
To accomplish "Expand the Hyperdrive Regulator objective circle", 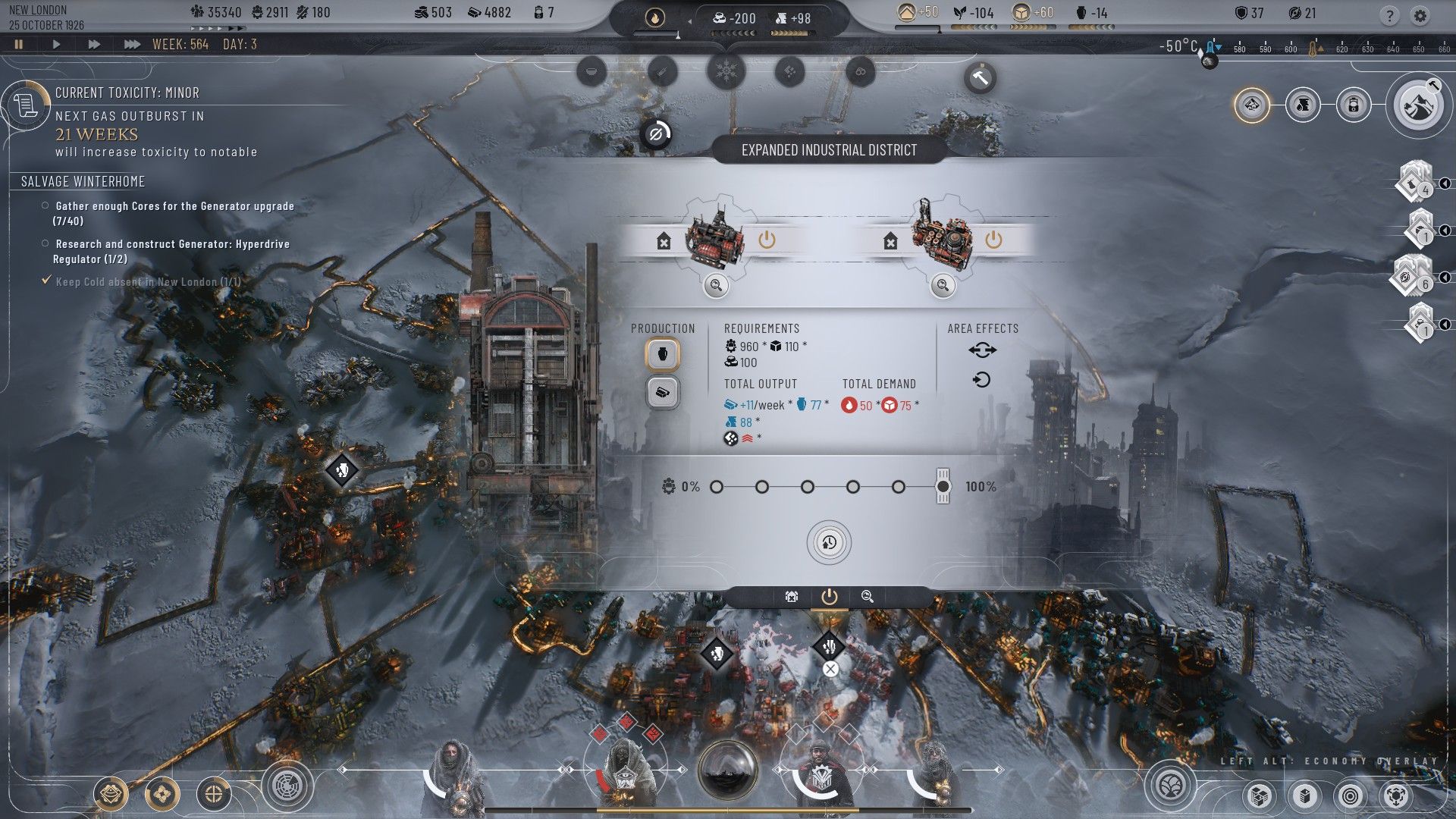I will click(x=44, y=244).
